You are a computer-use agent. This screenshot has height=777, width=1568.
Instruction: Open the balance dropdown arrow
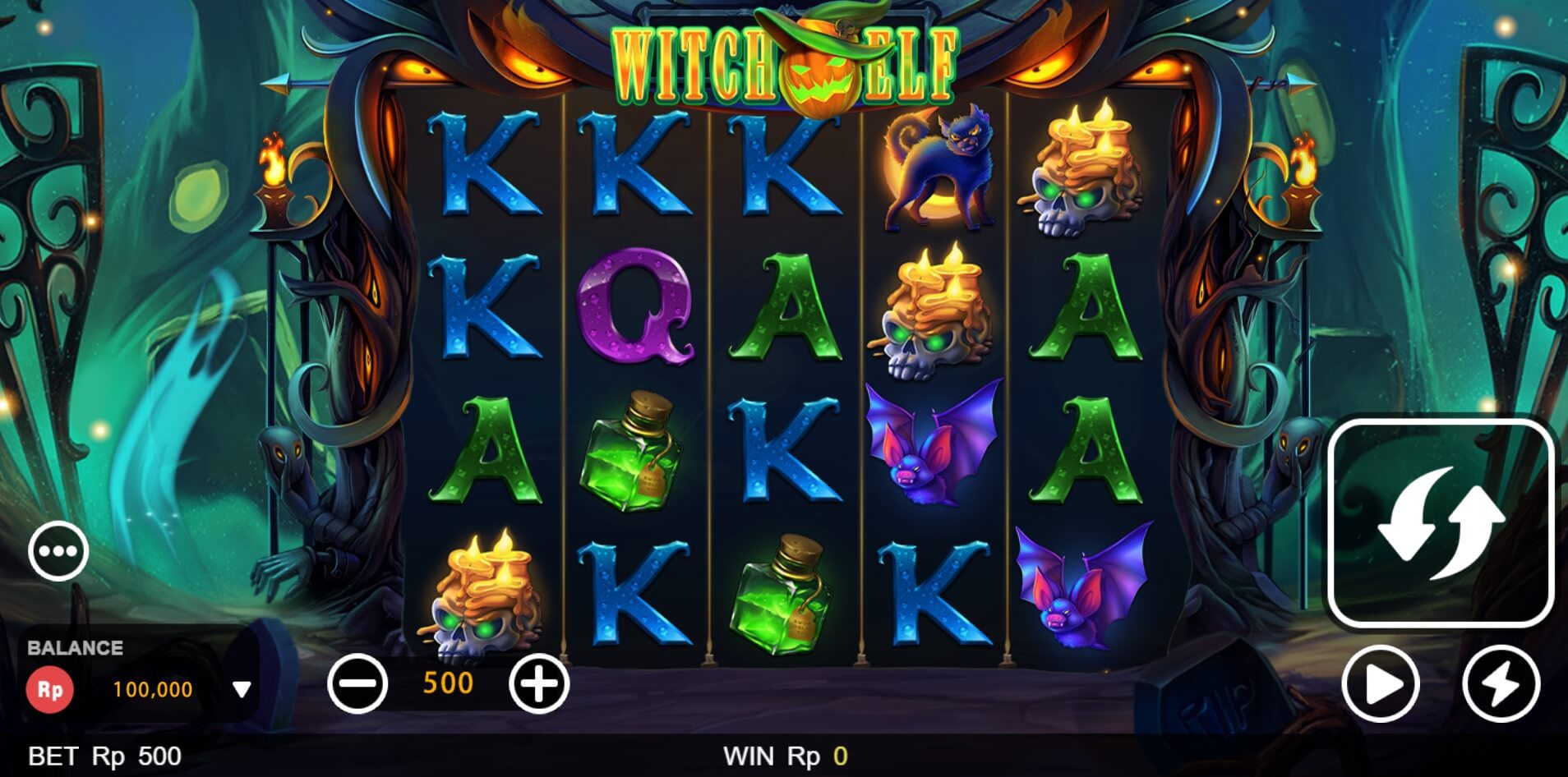coord(242,690)
